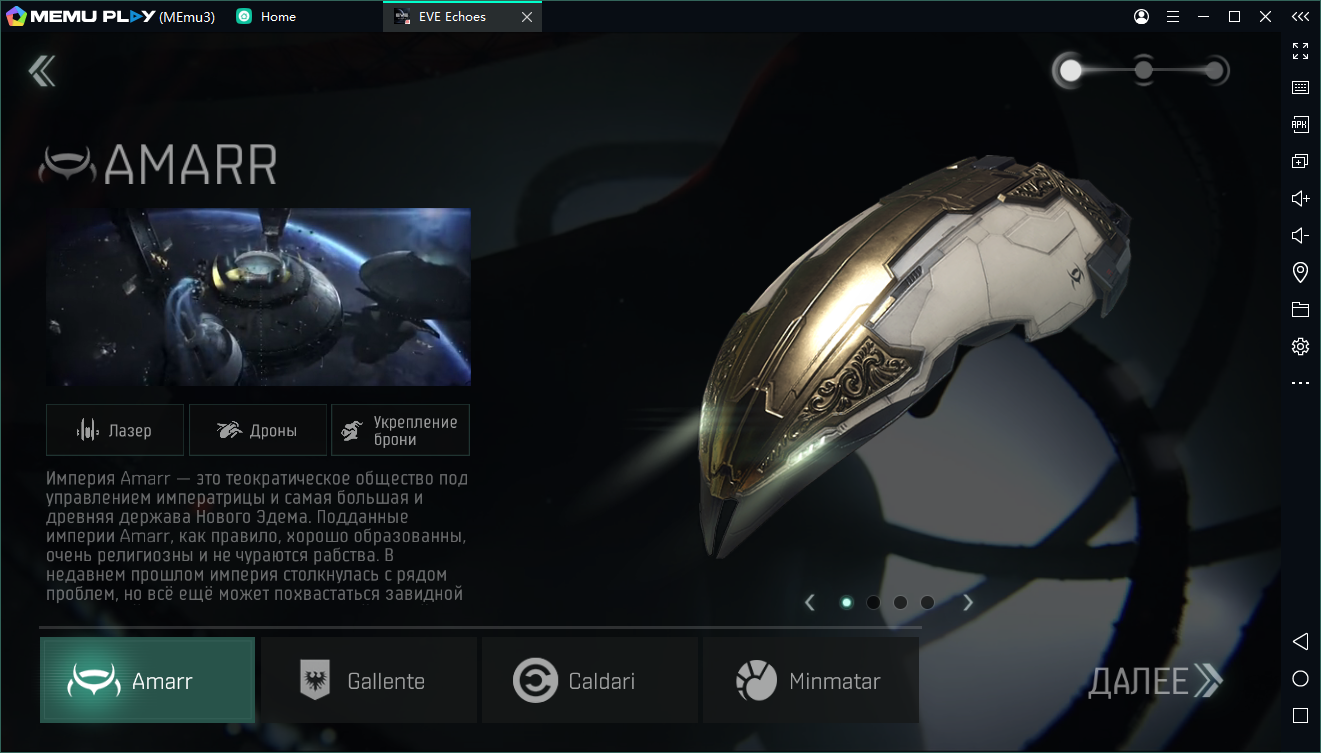The width and height of the screenshot is (1321, 753).
Task: Open the Amarr station preview image
Action: [x=258, y=297]
